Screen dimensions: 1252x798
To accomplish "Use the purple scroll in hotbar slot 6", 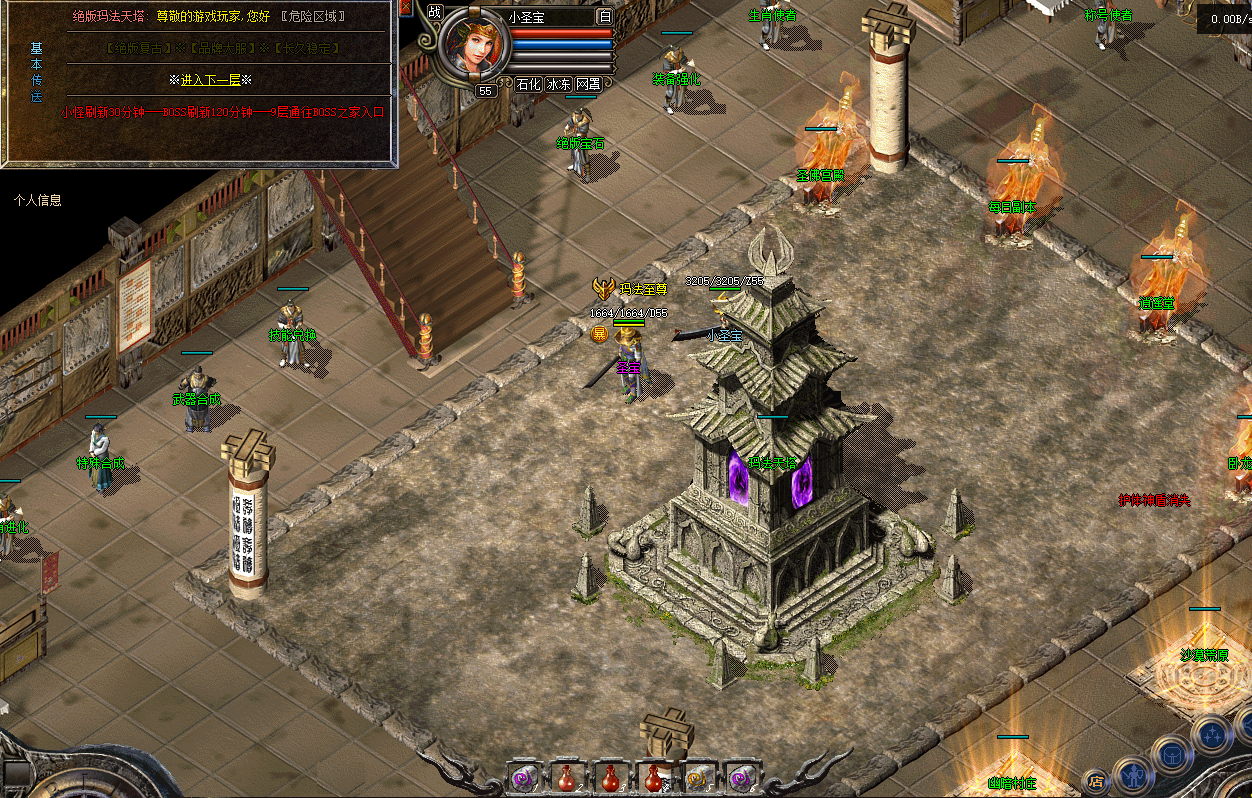I will pos(740,778).
